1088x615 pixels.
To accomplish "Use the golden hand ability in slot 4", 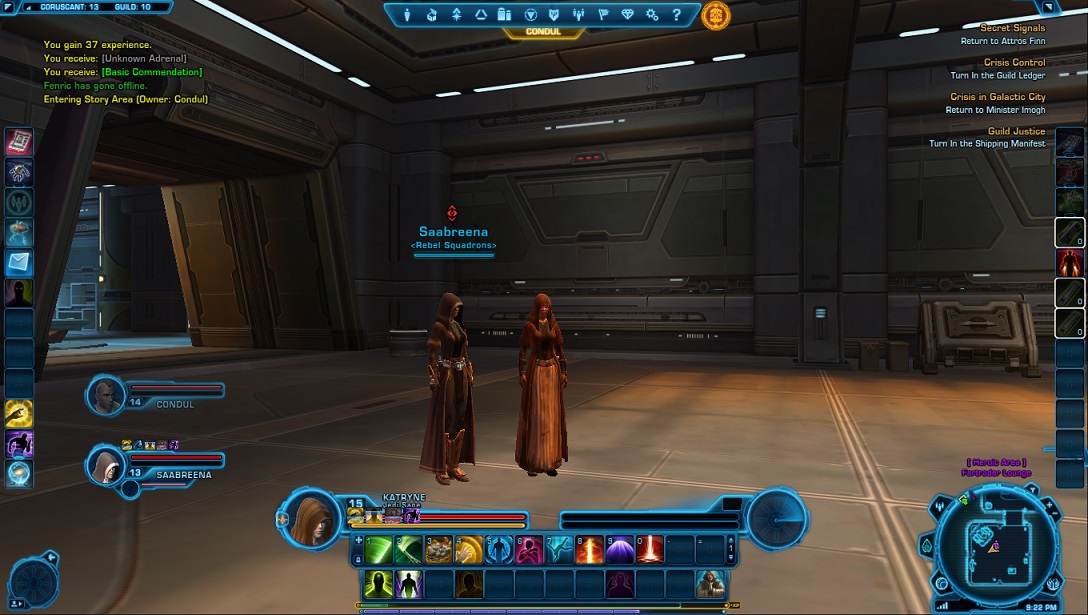I will click(469, 549).
